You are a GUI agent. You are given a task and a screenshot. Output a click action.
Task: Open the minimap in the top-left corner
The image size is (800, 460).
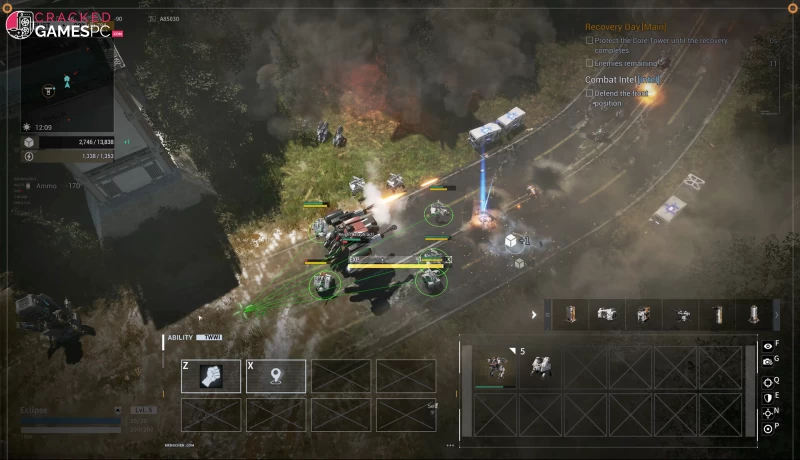tap(67, 82)
